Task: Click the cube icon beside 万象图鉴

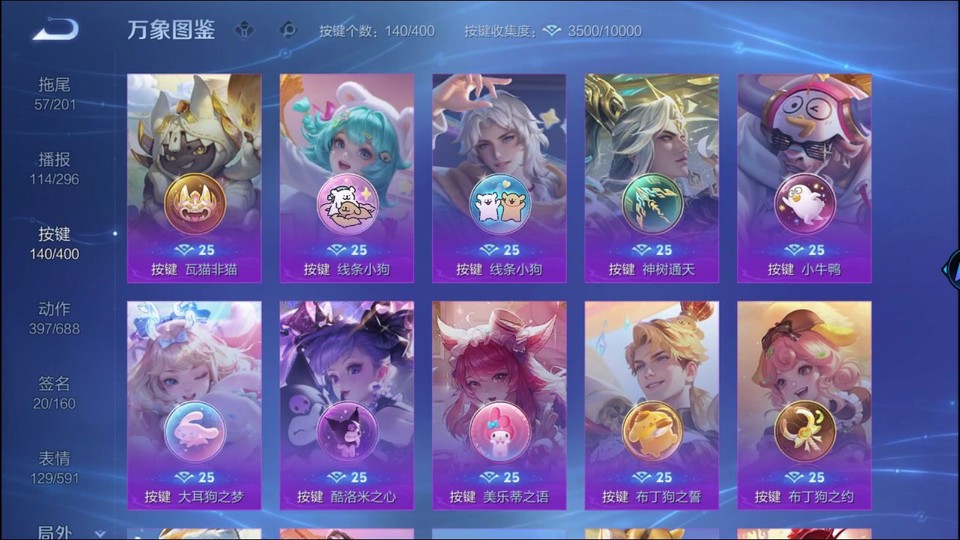Action: [244, 30]
